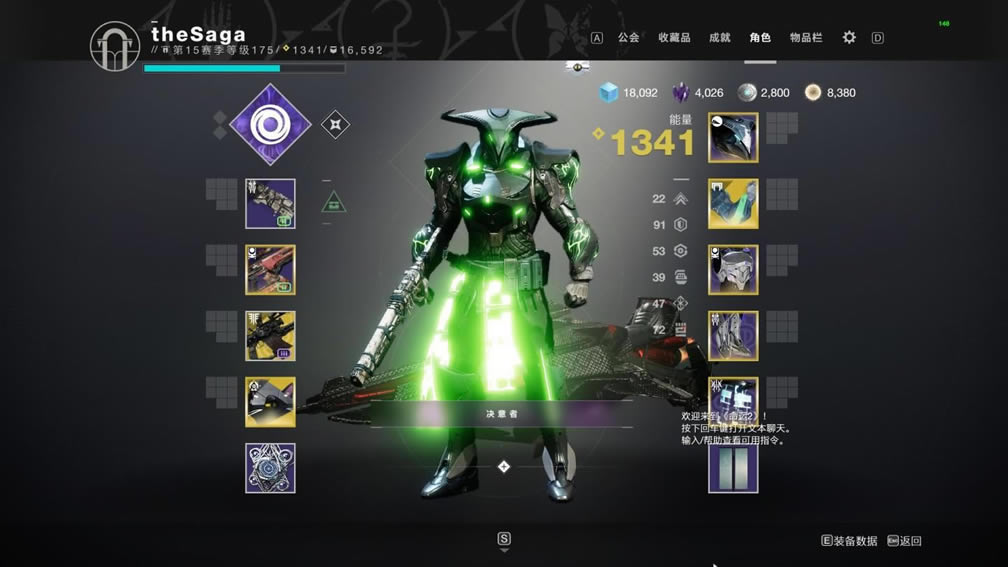Select the helmet armor slot

point(733,138)
